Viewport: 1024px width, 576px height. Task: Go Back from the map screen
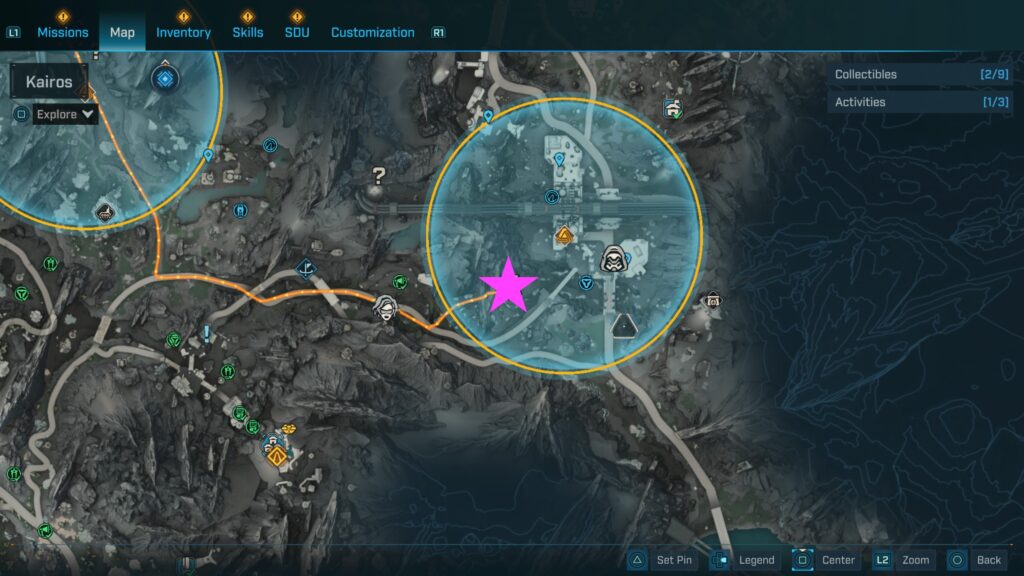(976, 560)
